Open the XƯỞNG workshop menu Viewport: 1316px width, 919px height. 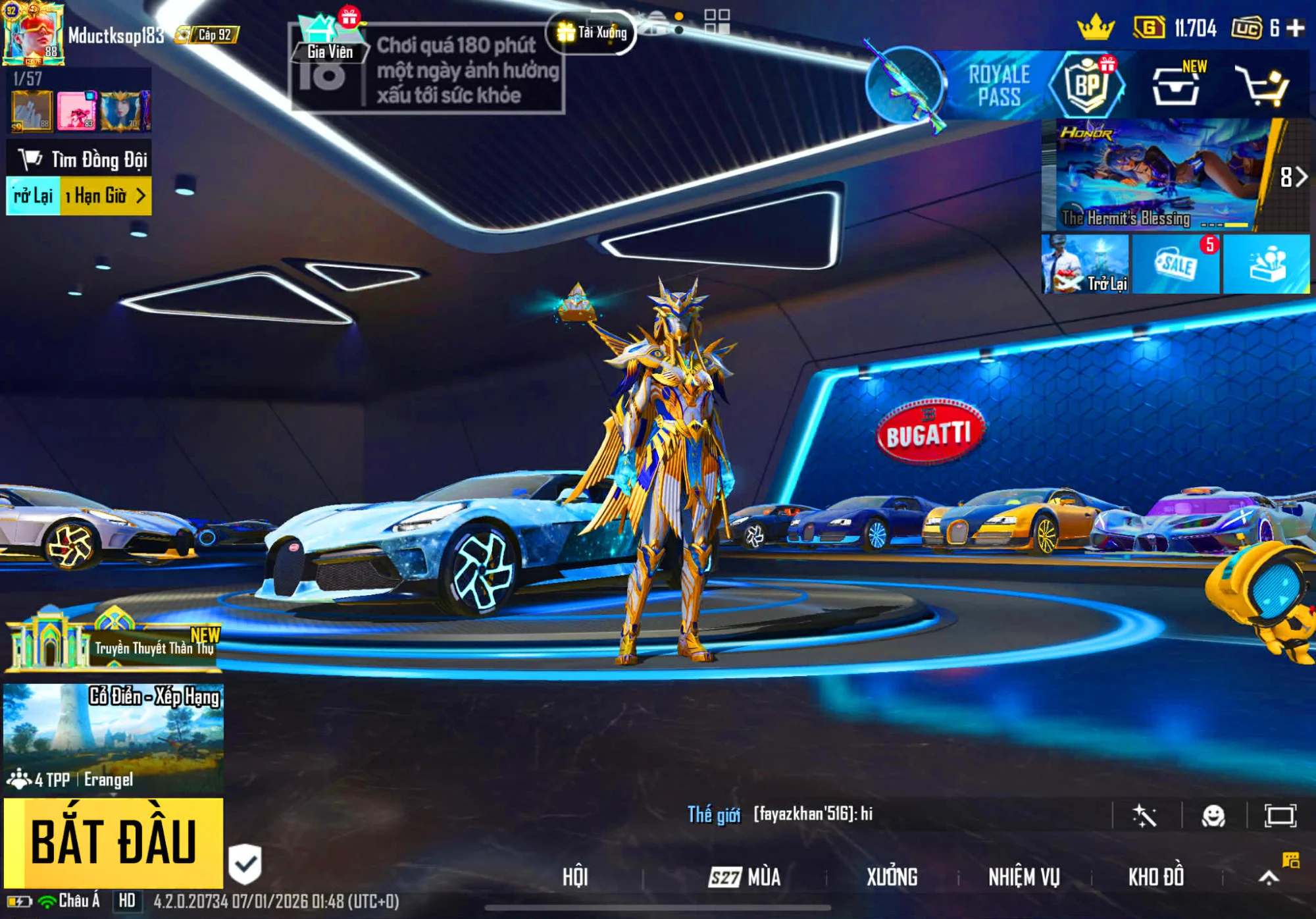(892, 877)
